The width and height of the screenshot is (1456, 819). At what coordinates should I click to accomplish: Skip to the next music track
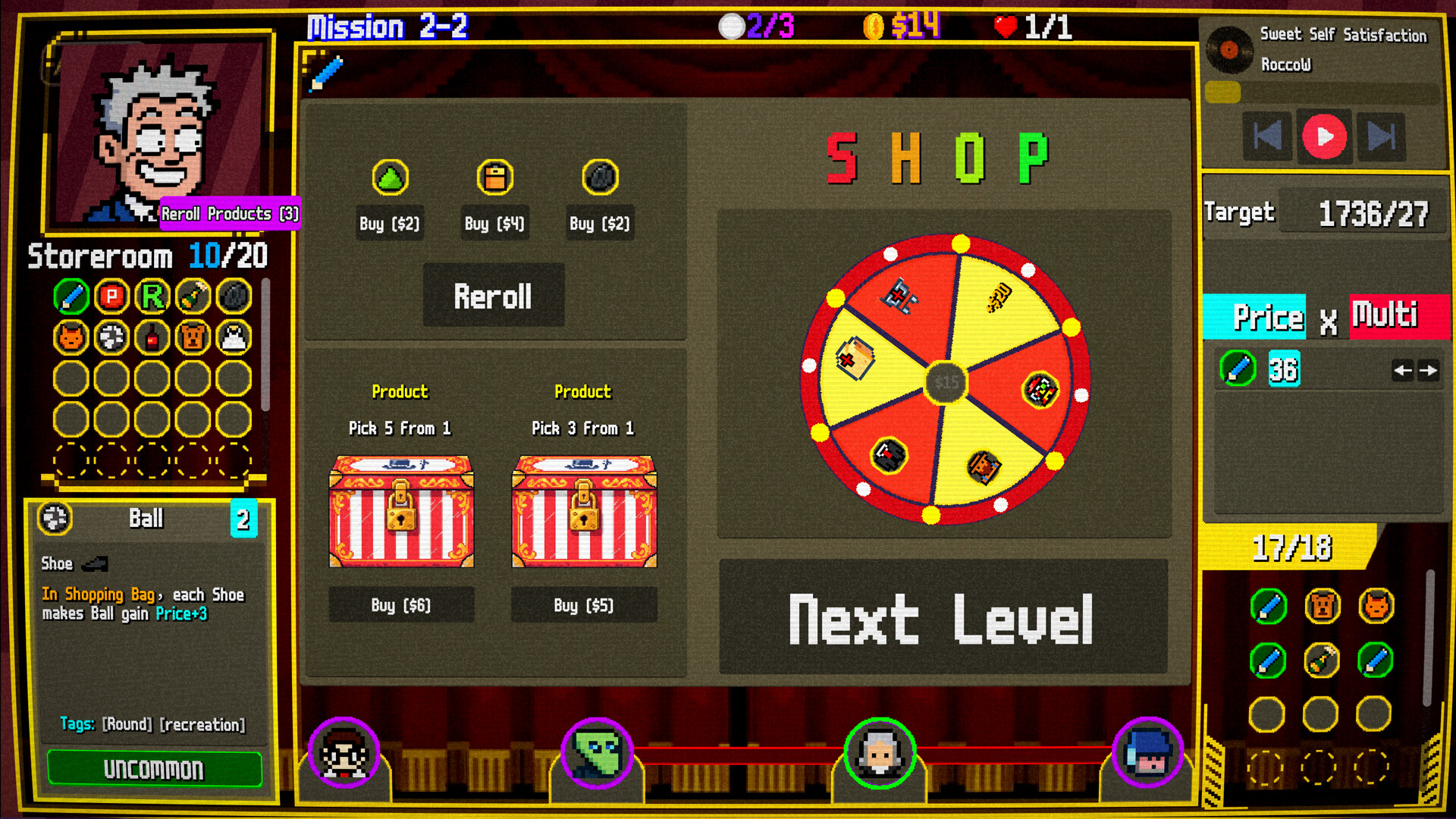pos(1382,137)
